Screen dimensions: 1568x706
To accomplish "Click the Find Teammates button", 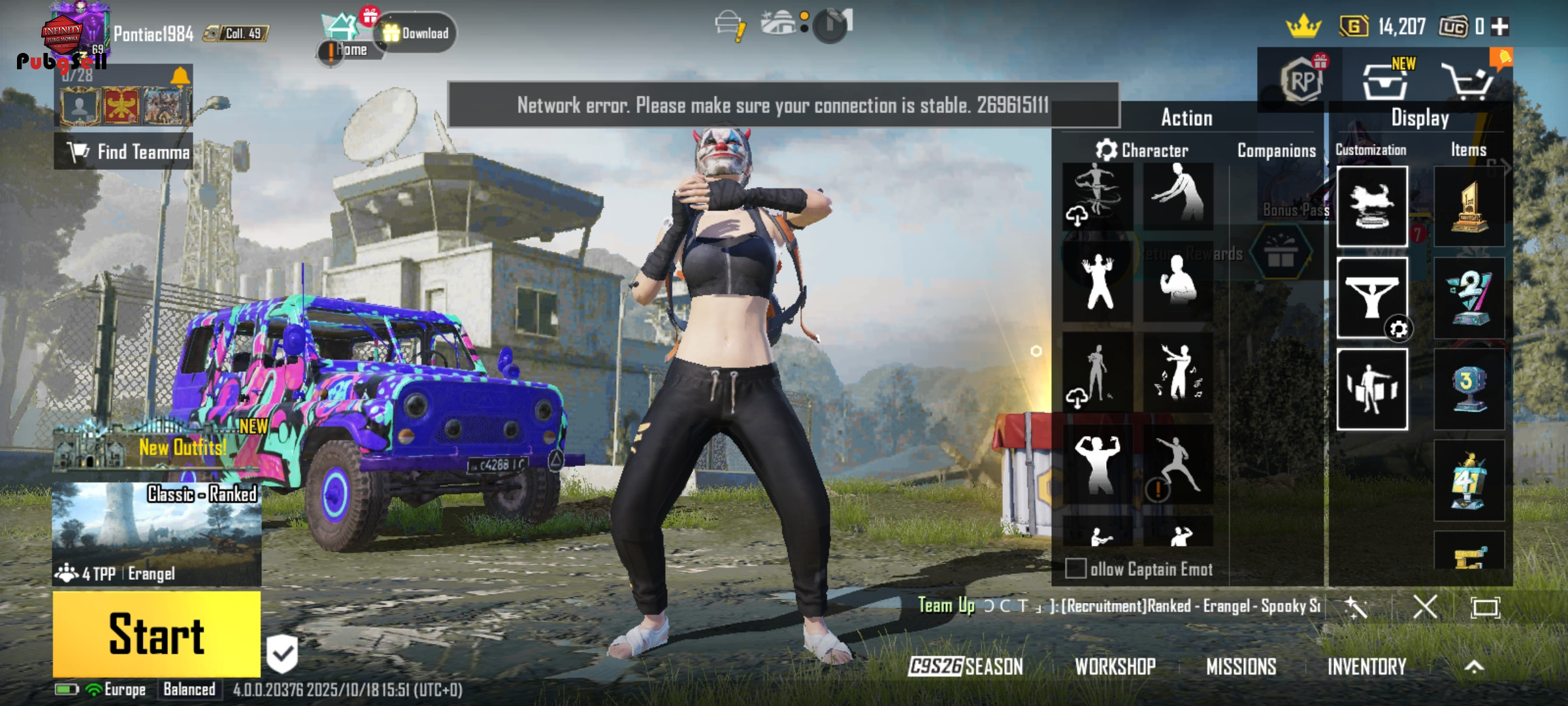I will pyautogui.click(x=124, y=152).
